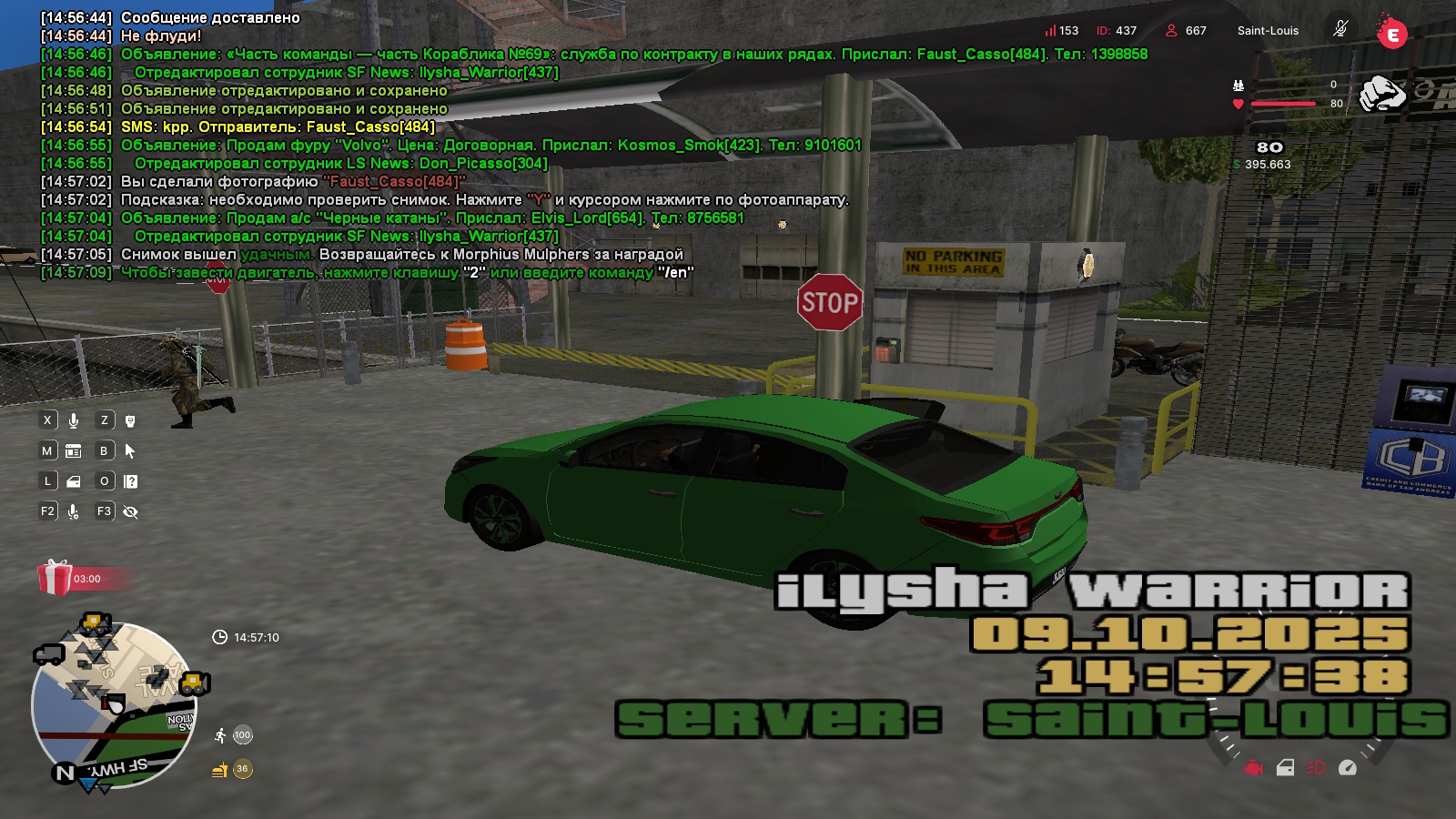1456x819 pixels.
Task: Open the question mark help icon
Action: coord(130,481)
